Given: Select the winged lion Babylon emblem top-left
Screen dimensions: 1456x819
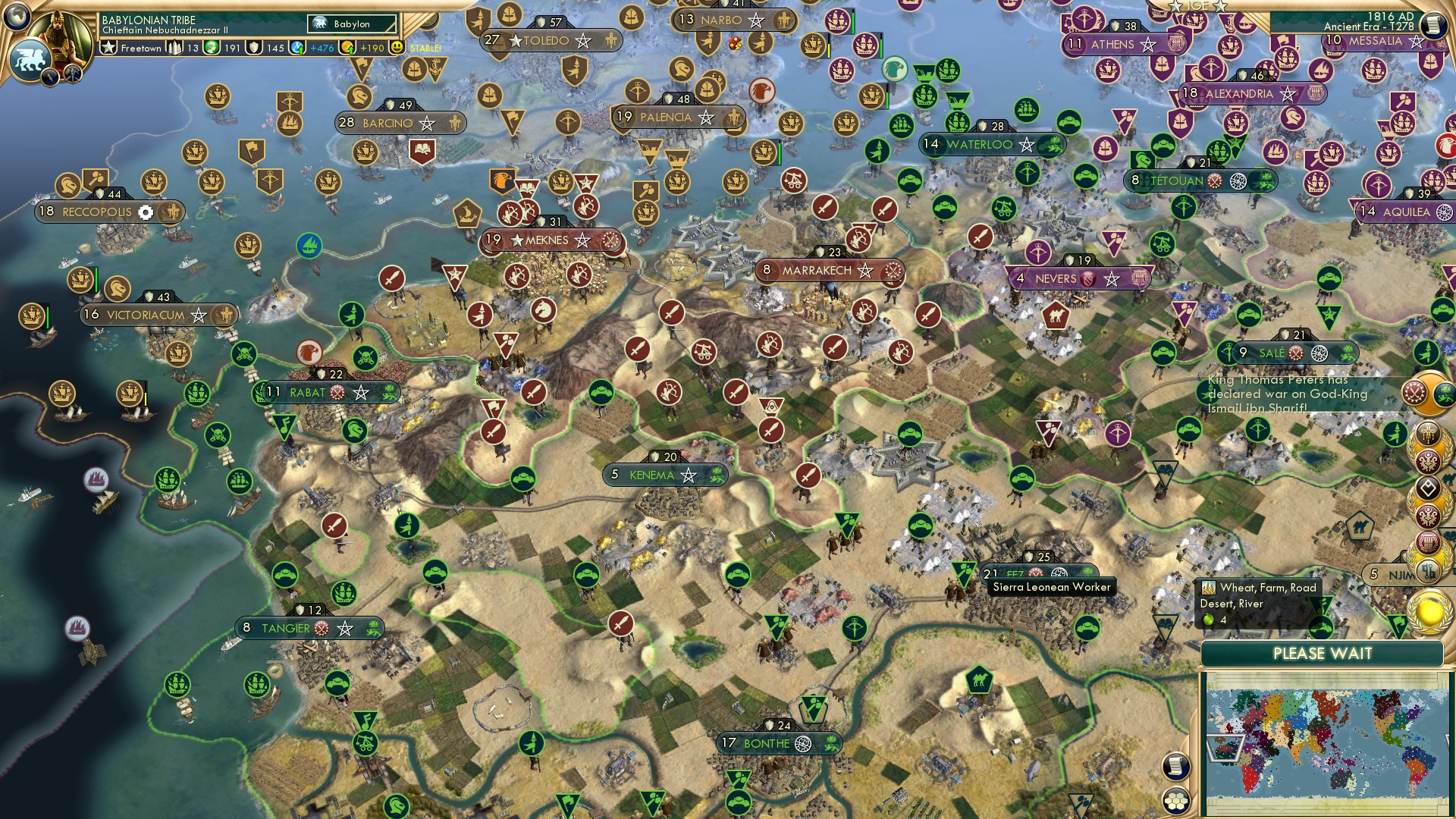Looking at the screenshot, I should click(x=31, y=59).
